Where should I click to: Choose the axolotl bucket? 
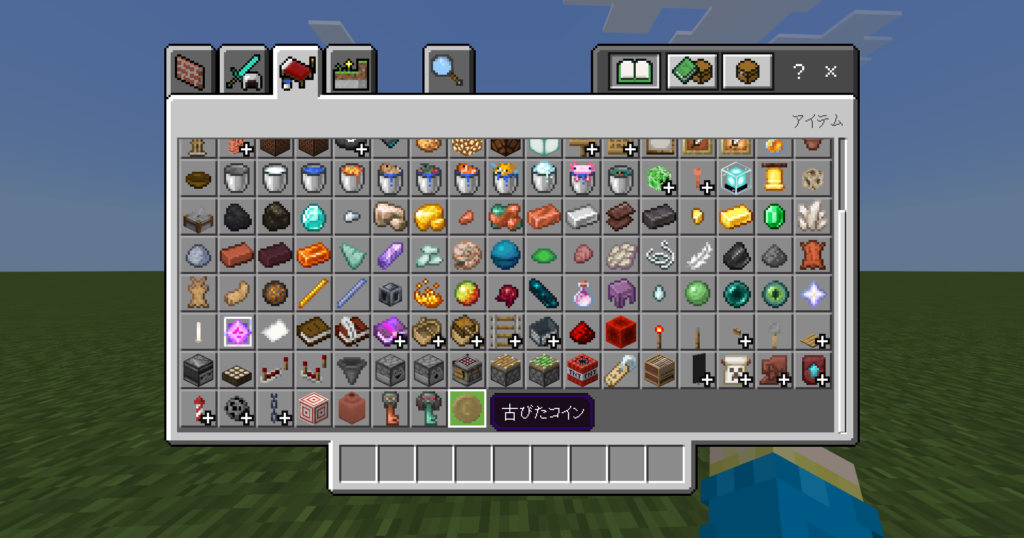[581, 179]
